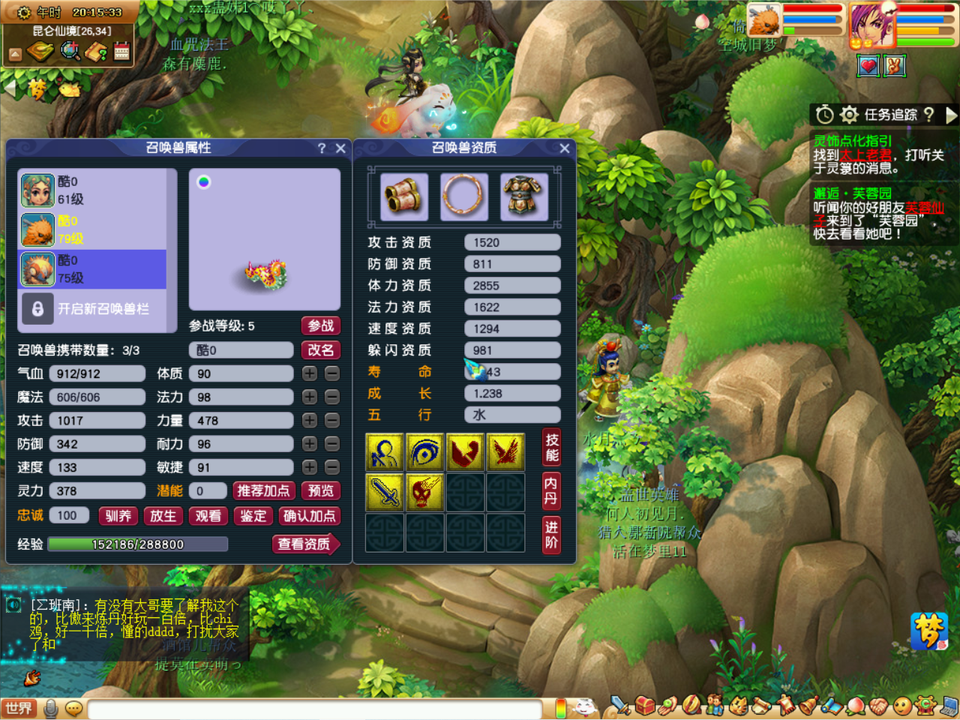The width and height of the screenshot is (960, 720).
Task: Select the pet armor equipment slot
Action: (524, 197)
